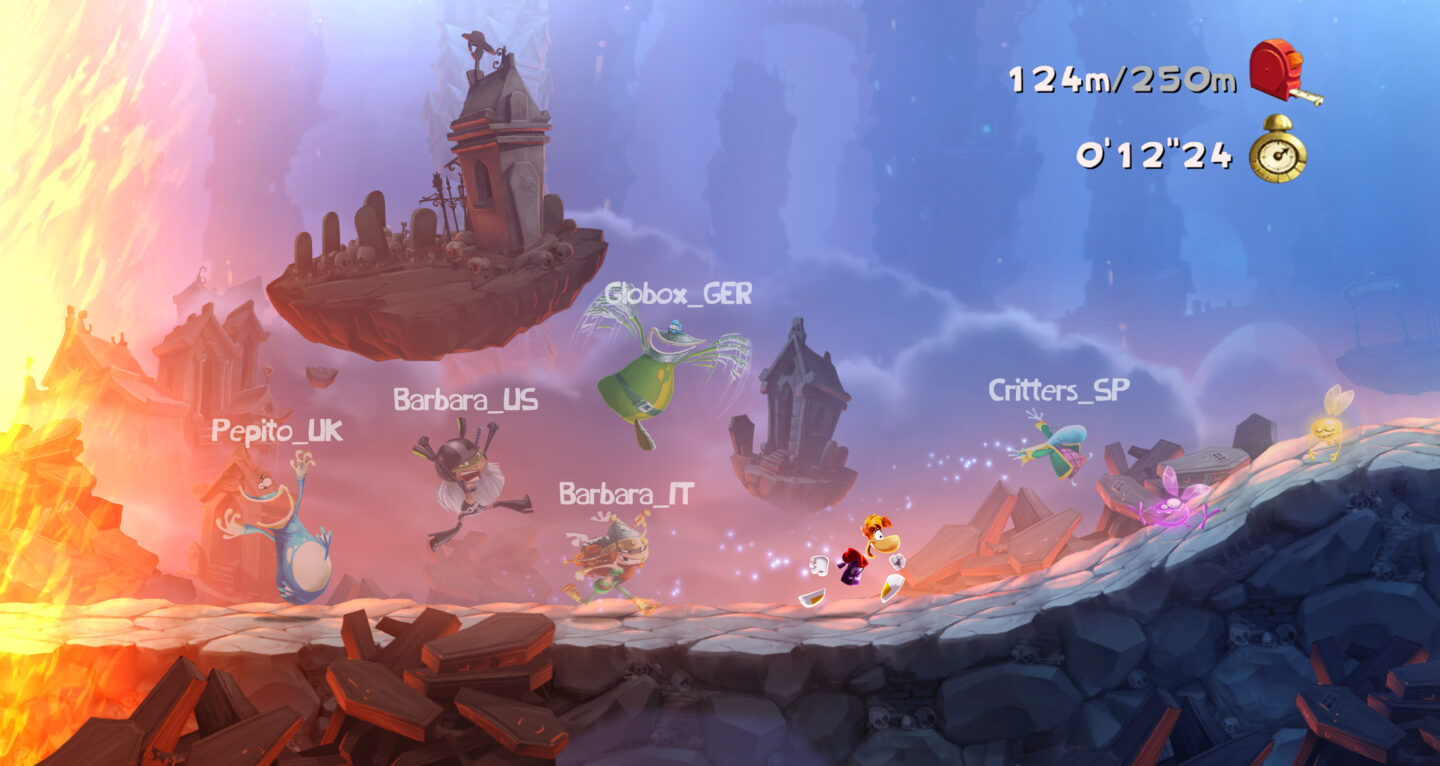Expand the Barbara_US player entry

[x=466, y=397]
